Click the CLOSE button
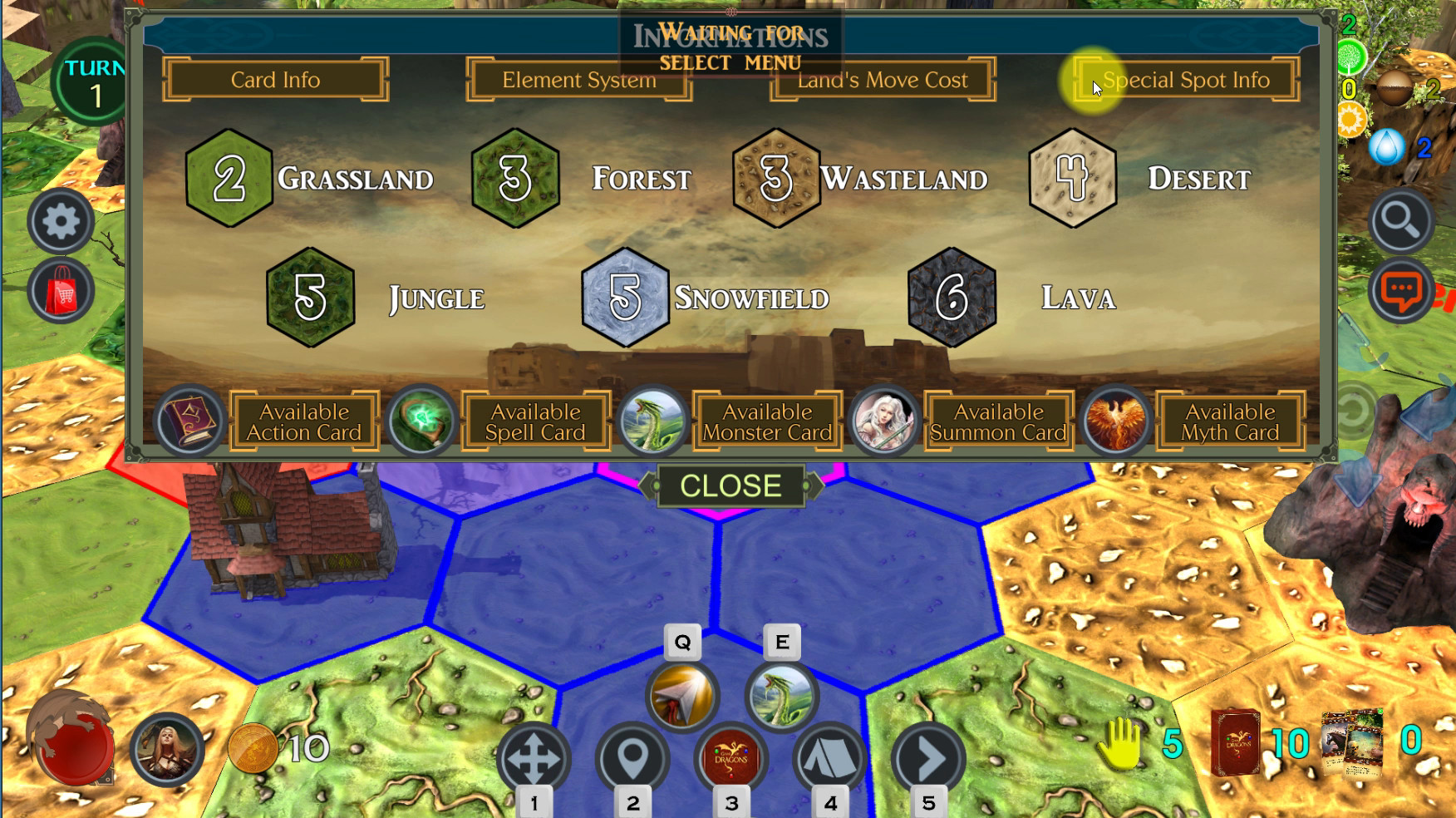 730,485
